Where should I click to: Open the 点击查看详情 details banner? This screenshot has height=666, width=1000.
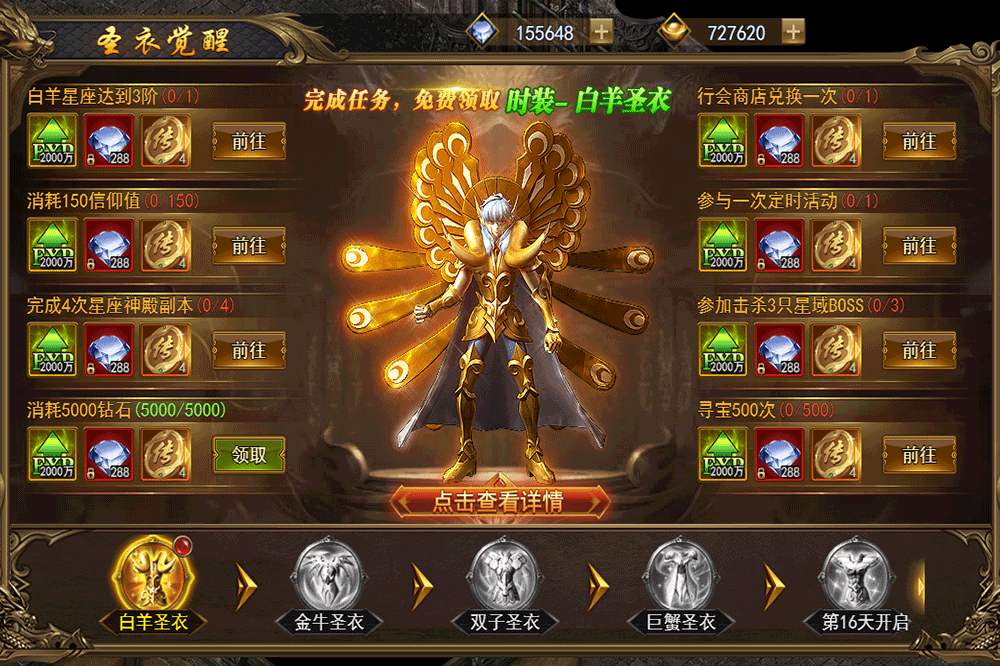click(499, 501)
